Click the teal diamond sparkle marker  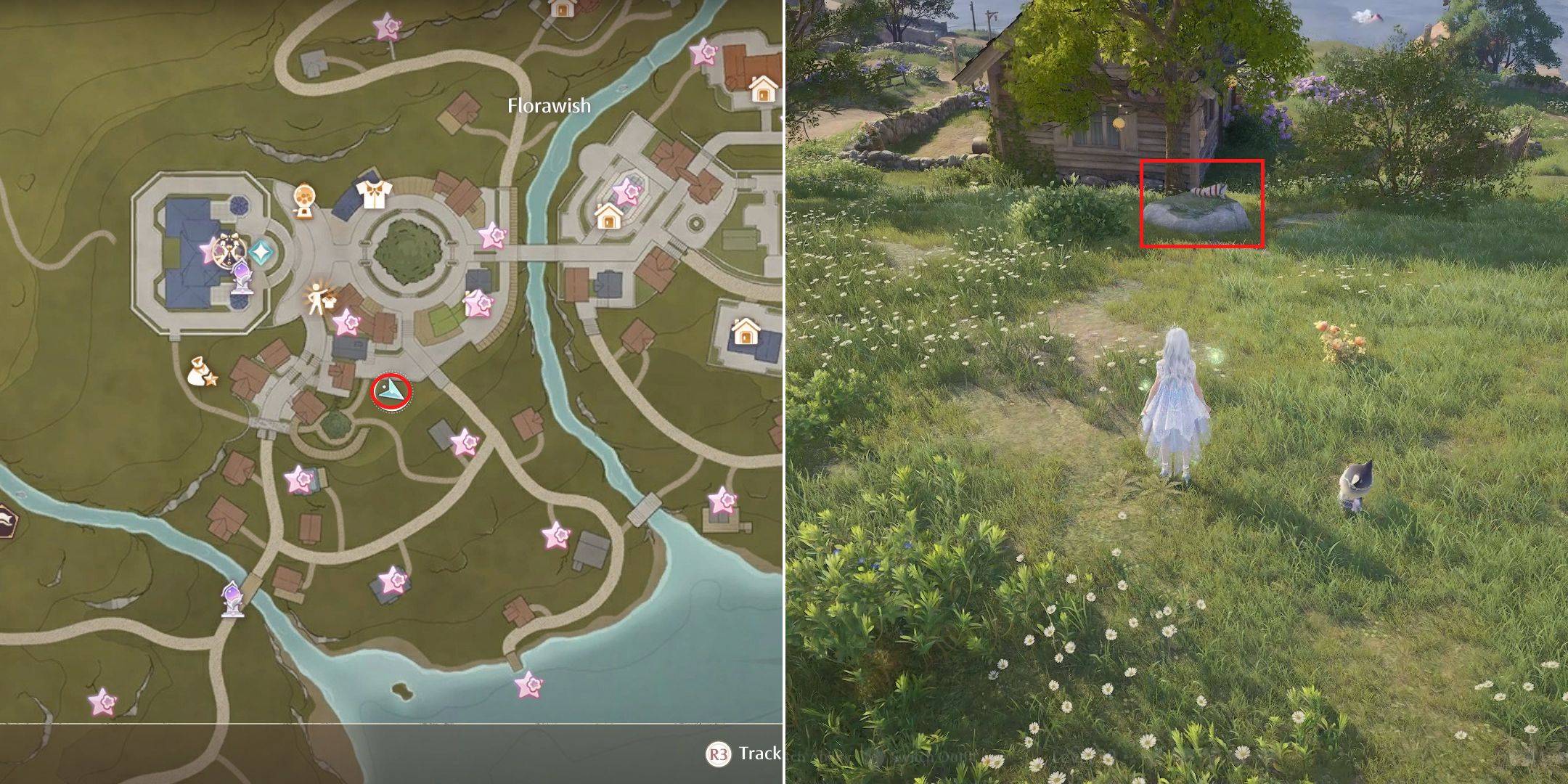pyautogui.click(x=260, y=252)
